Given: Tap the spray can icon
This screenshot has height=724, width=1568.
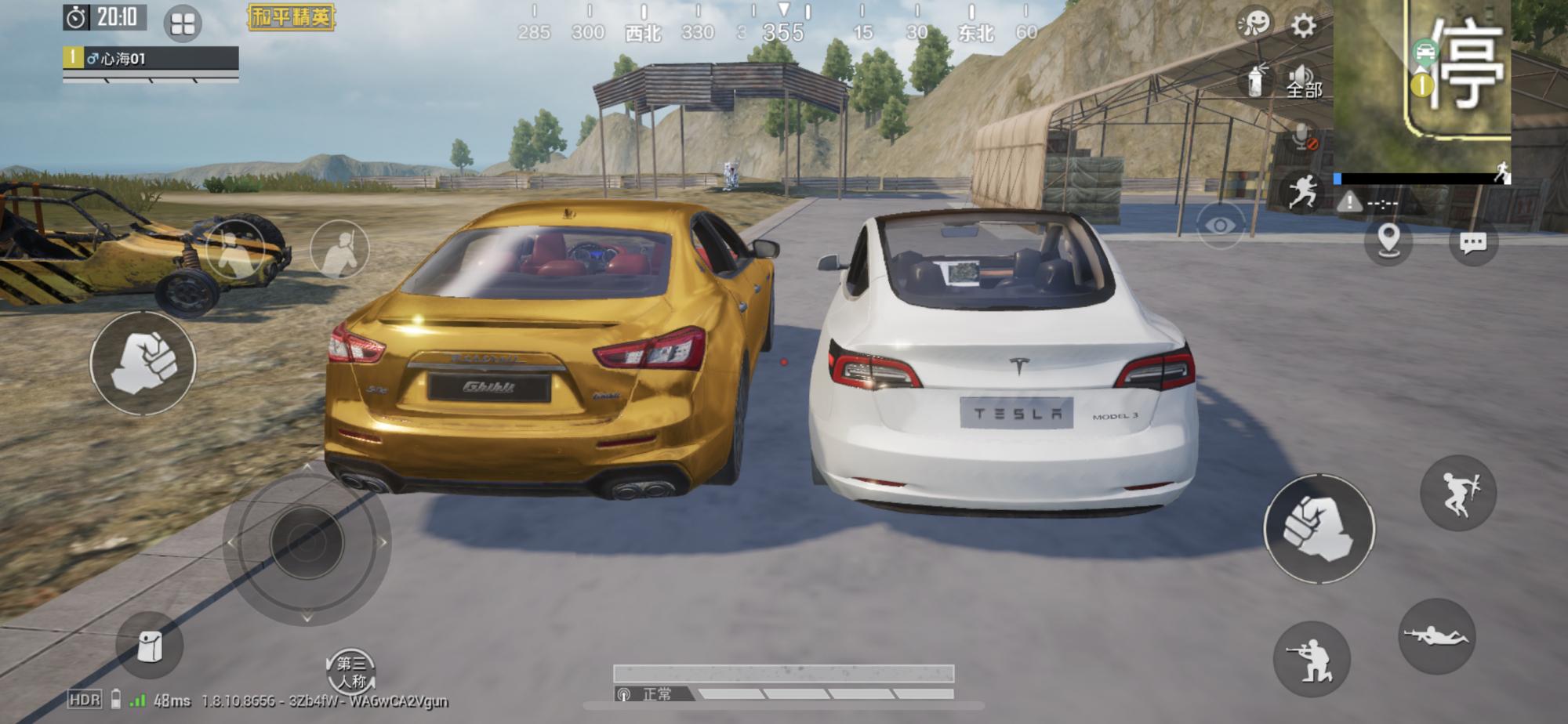Looking at the screenshot, I should 1256,79.
